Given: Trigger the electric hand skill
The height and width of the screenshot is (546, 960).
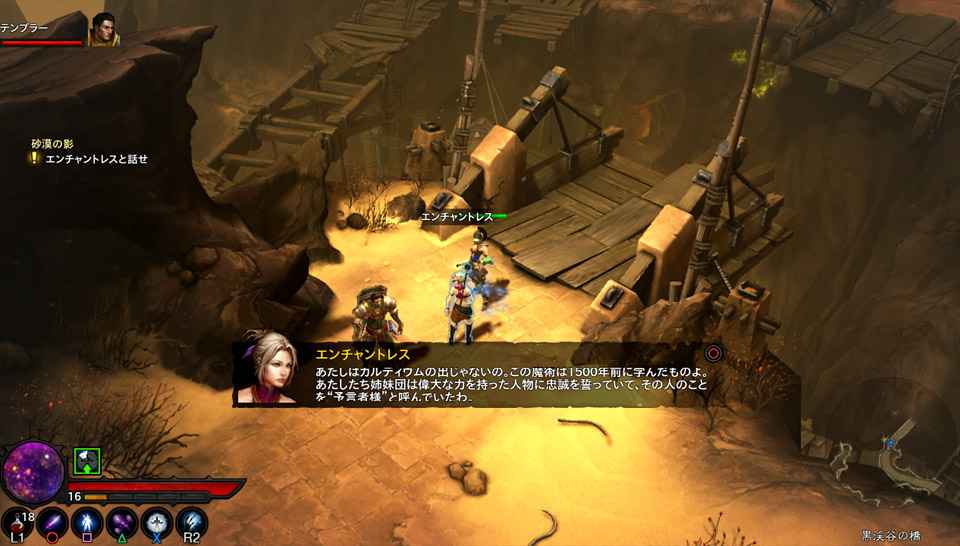Looking at the screenshot, I should [x=192, y=523].
